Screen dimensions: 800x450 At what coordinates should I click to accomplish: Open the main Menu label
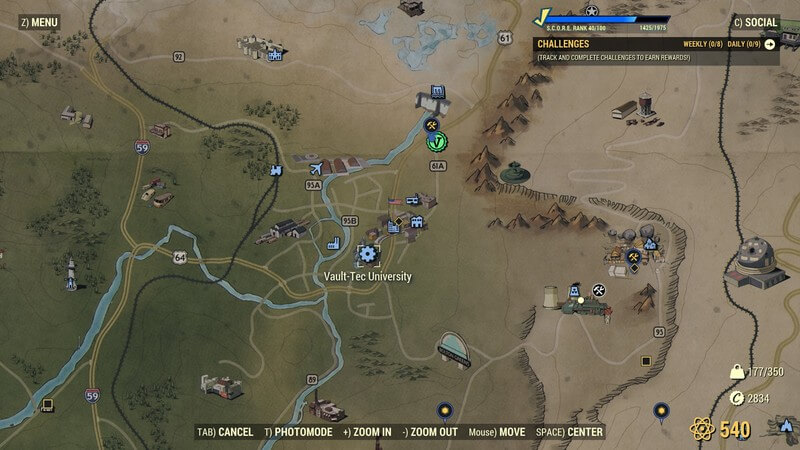coord(38,21)
